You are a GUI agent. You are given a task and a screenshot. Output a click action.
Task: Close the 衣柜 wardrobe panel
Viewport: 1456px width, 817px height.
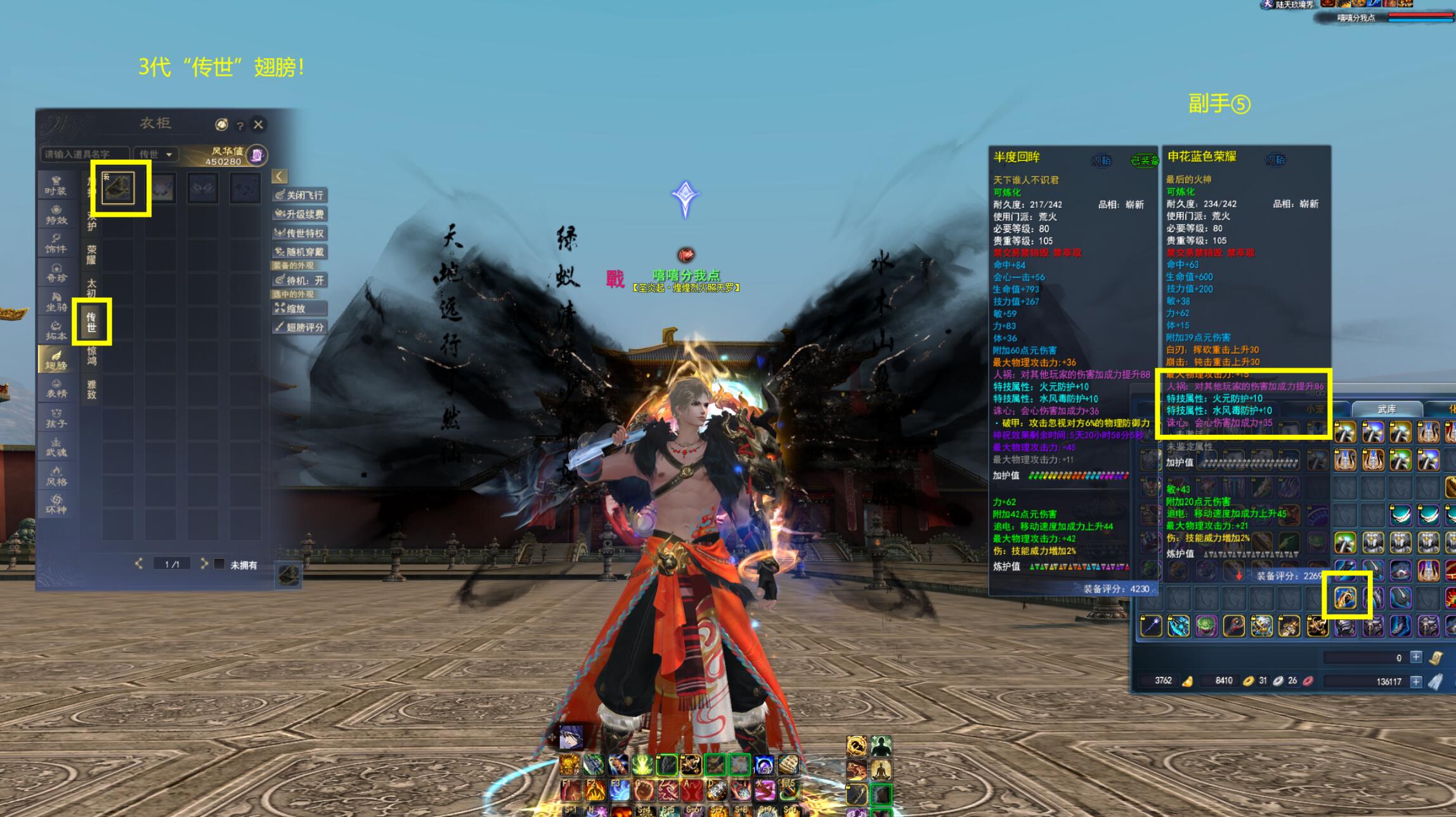coord(258,124)
